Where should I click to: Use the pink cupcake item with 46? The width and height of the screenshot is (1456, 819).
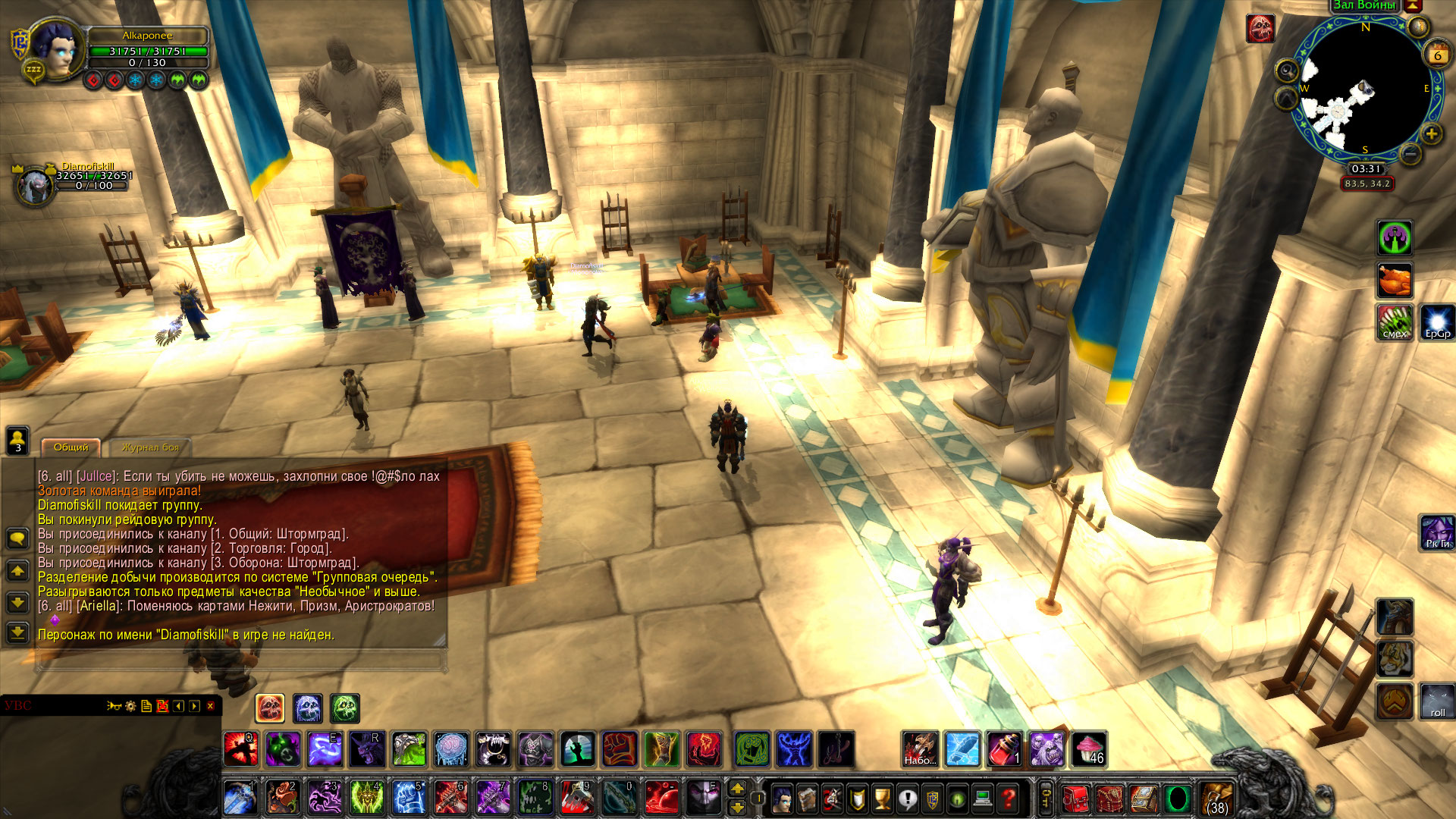coord(1089,749)
